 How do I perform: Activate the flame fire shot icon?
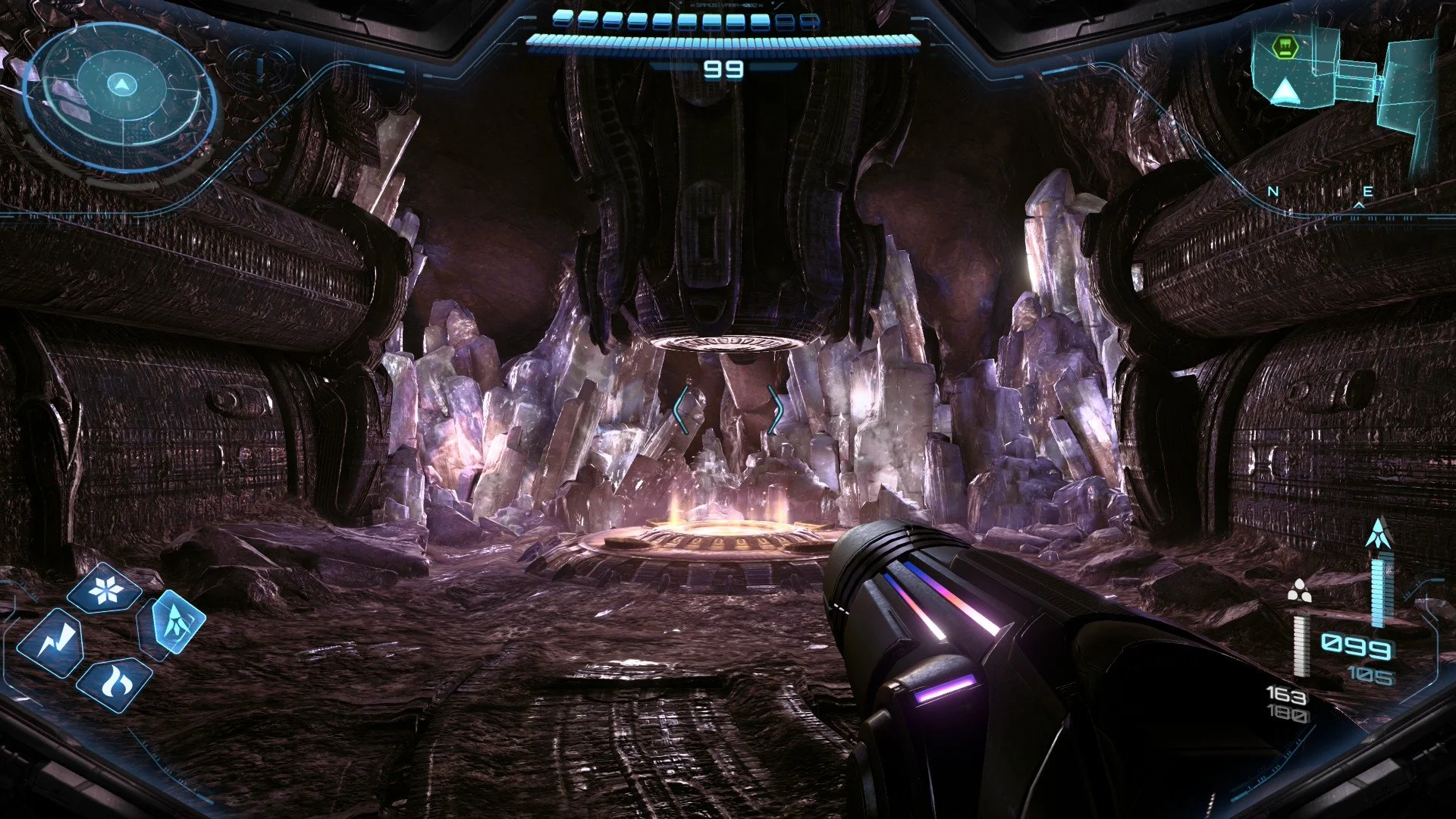[x=115, y=684]
